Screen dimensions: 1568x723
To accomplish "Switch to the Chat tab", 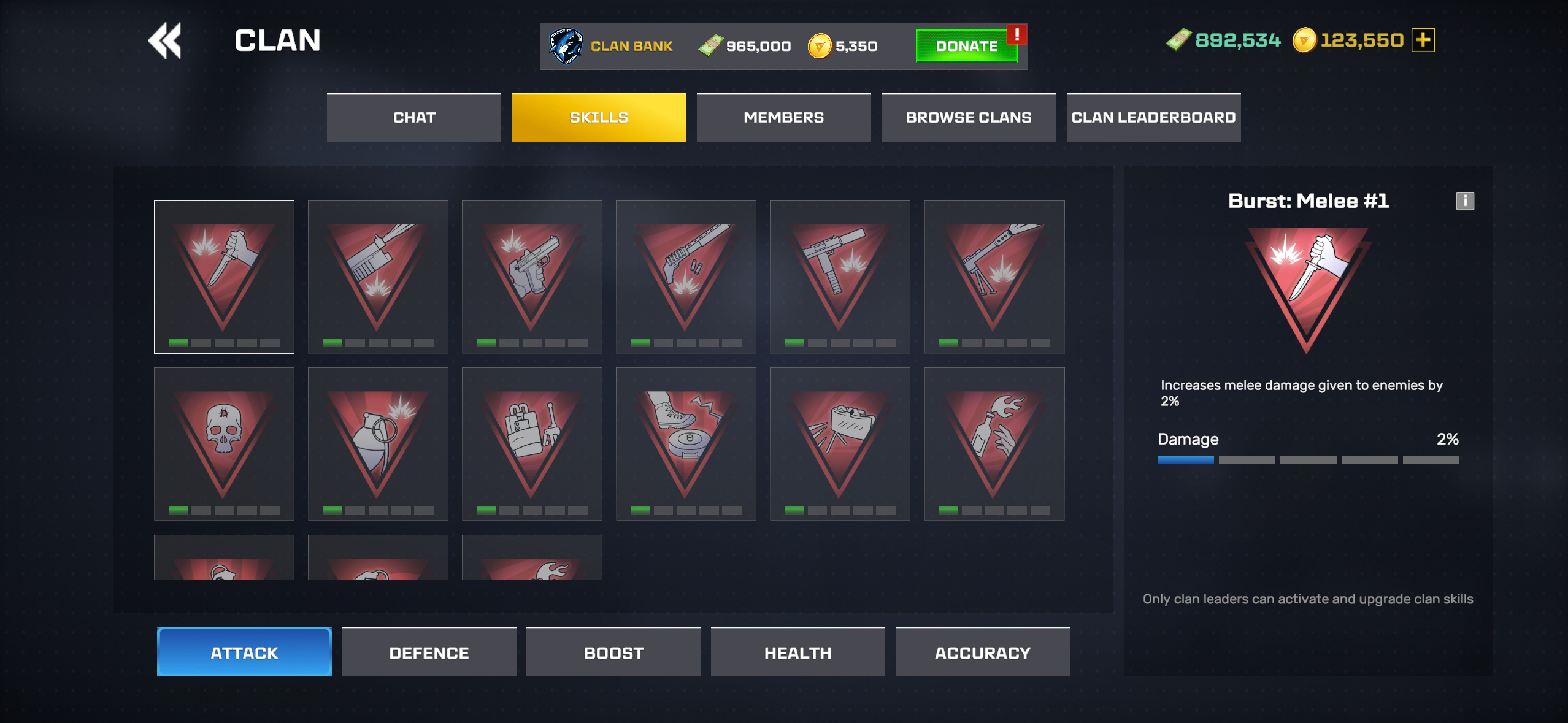I will pyautogui.click(x=414, y=118).
